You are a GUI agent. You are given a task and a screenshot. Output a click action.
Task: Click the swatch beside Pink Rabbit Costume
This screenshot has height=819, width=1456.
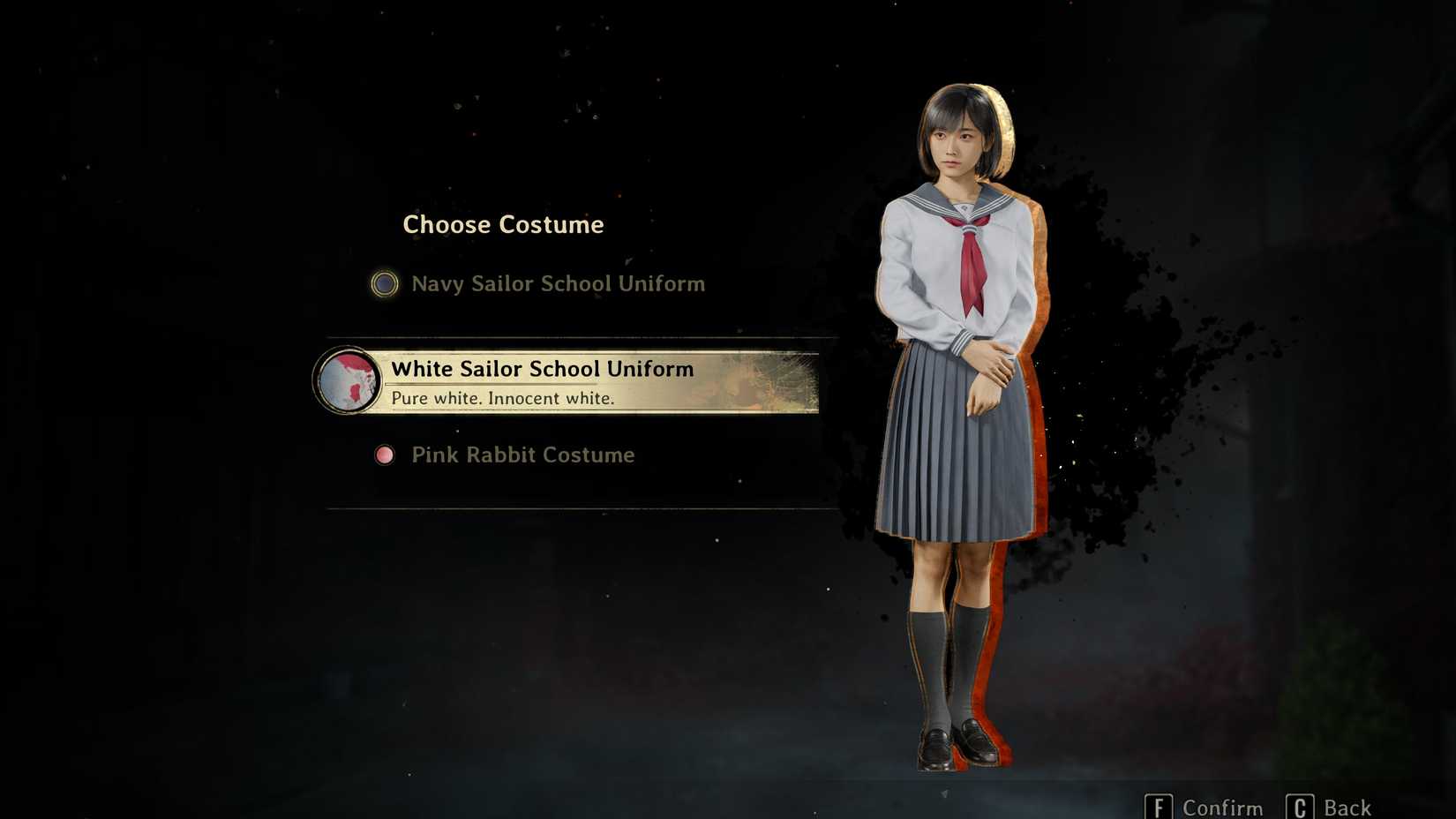click(x=386, y=455)
